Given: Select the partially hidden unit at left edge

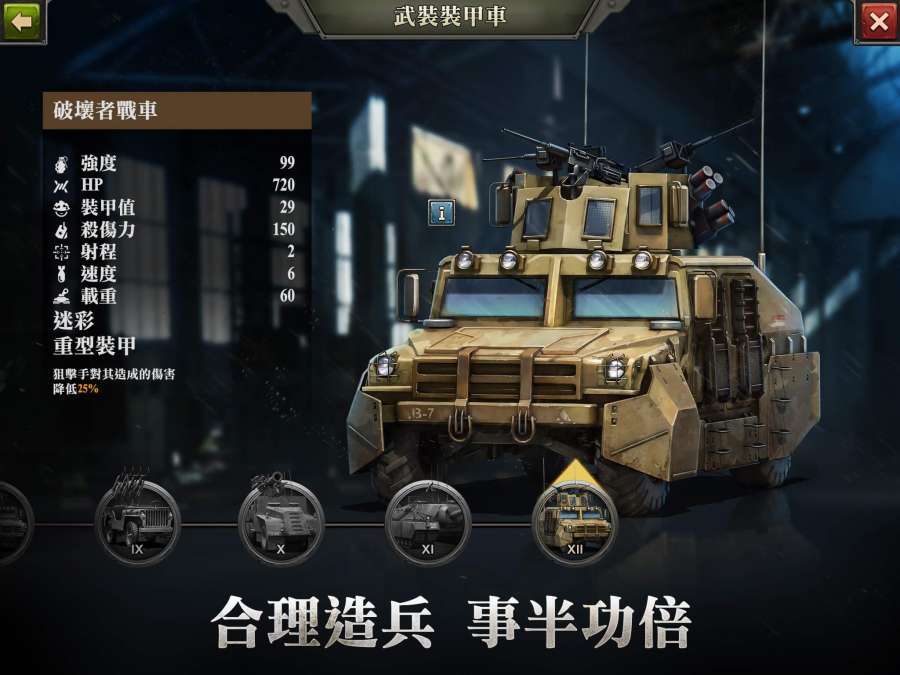Looking at the screenshot, I should [10, 521].
